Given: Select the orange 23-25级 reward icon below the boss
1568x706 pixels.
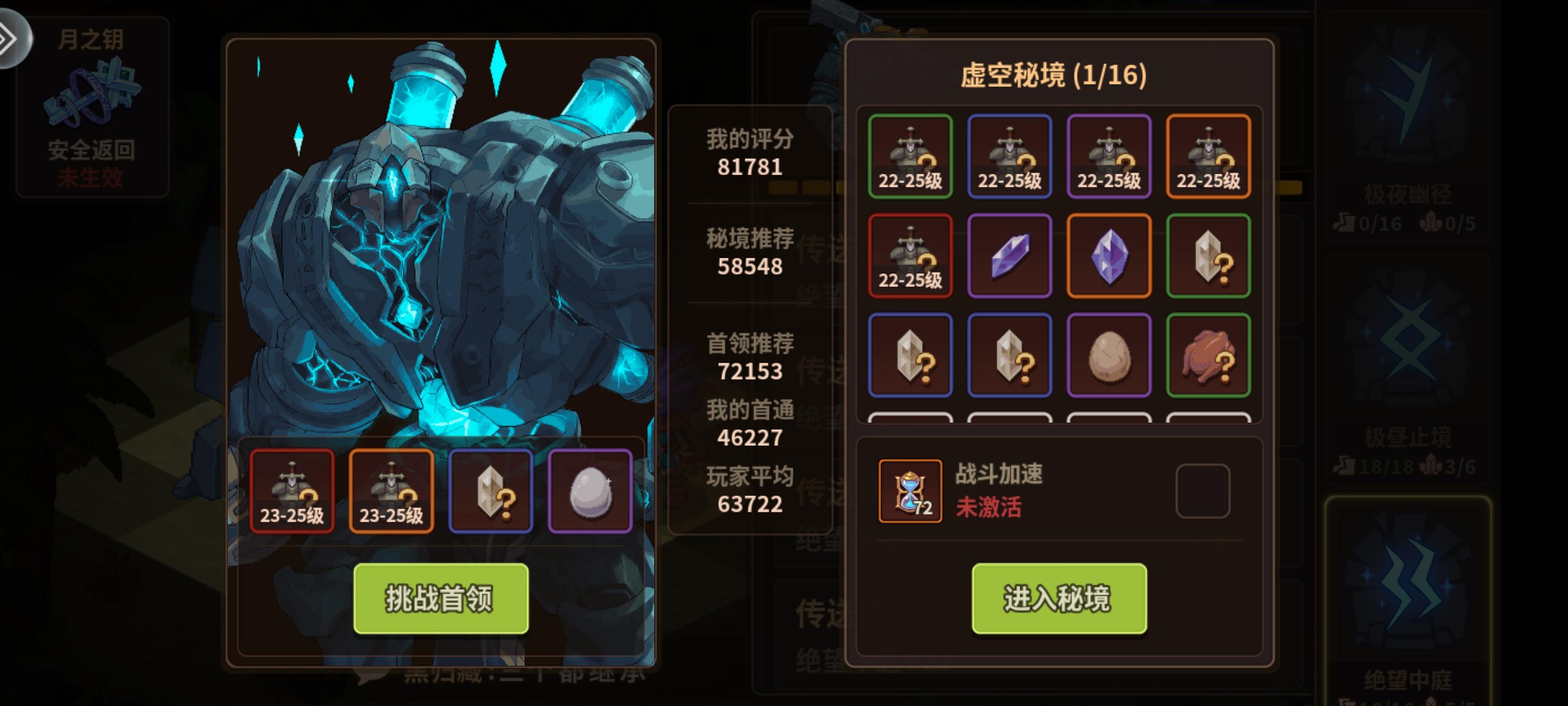Looking at the screenshot, I should click(391, 490).
